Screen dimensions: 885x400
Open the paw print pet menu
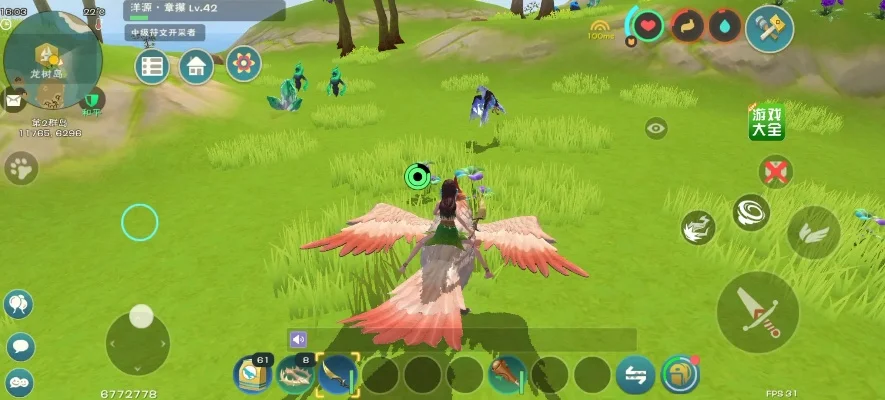click(20, 167)
